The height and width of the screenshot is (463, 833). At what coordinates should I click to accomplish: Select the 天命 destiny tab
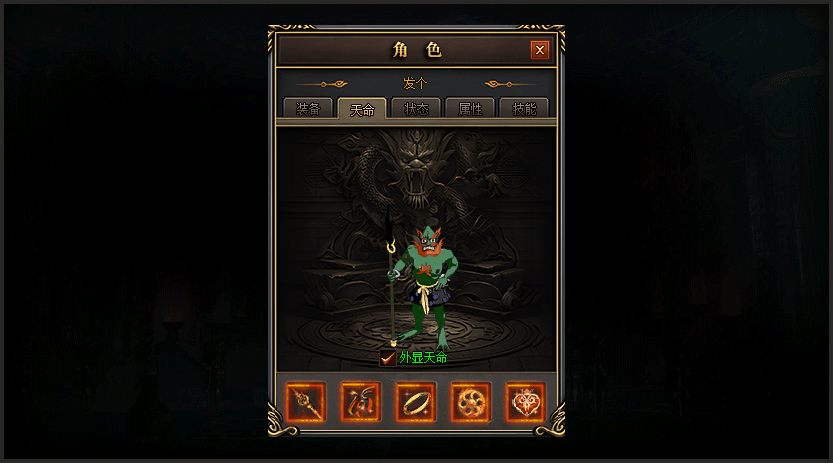[362, 109]
